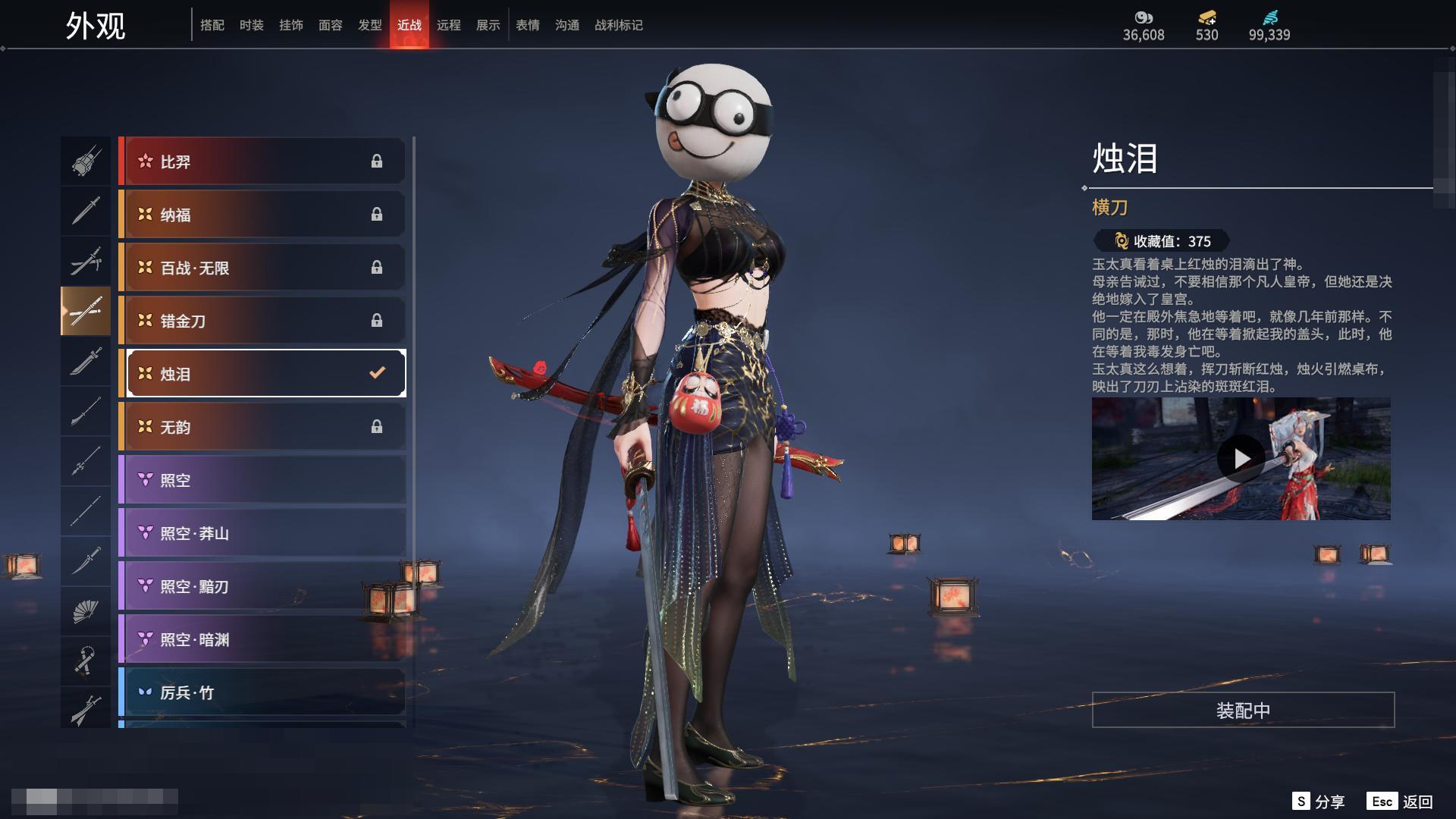The image size is (1456, 819).
Task: Switch to the 时装 tab
Action: point(251,25)
